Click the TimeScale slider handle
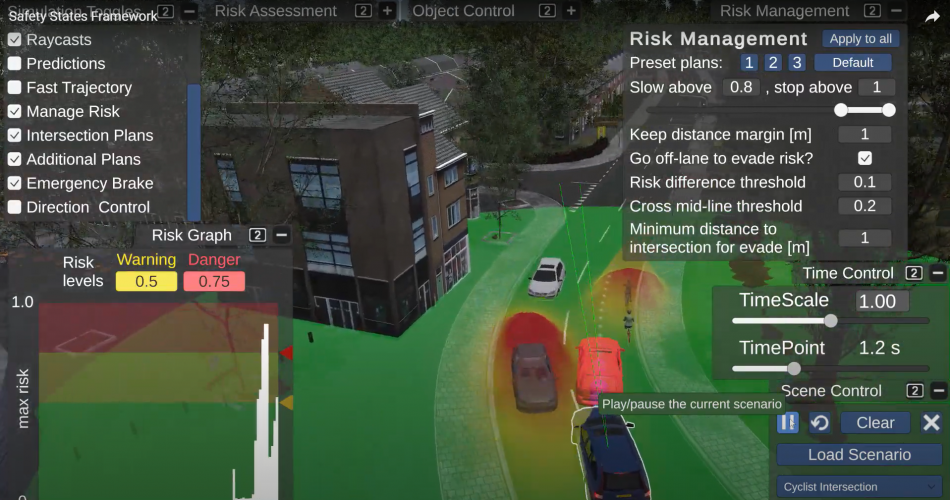 coord(830,321)
